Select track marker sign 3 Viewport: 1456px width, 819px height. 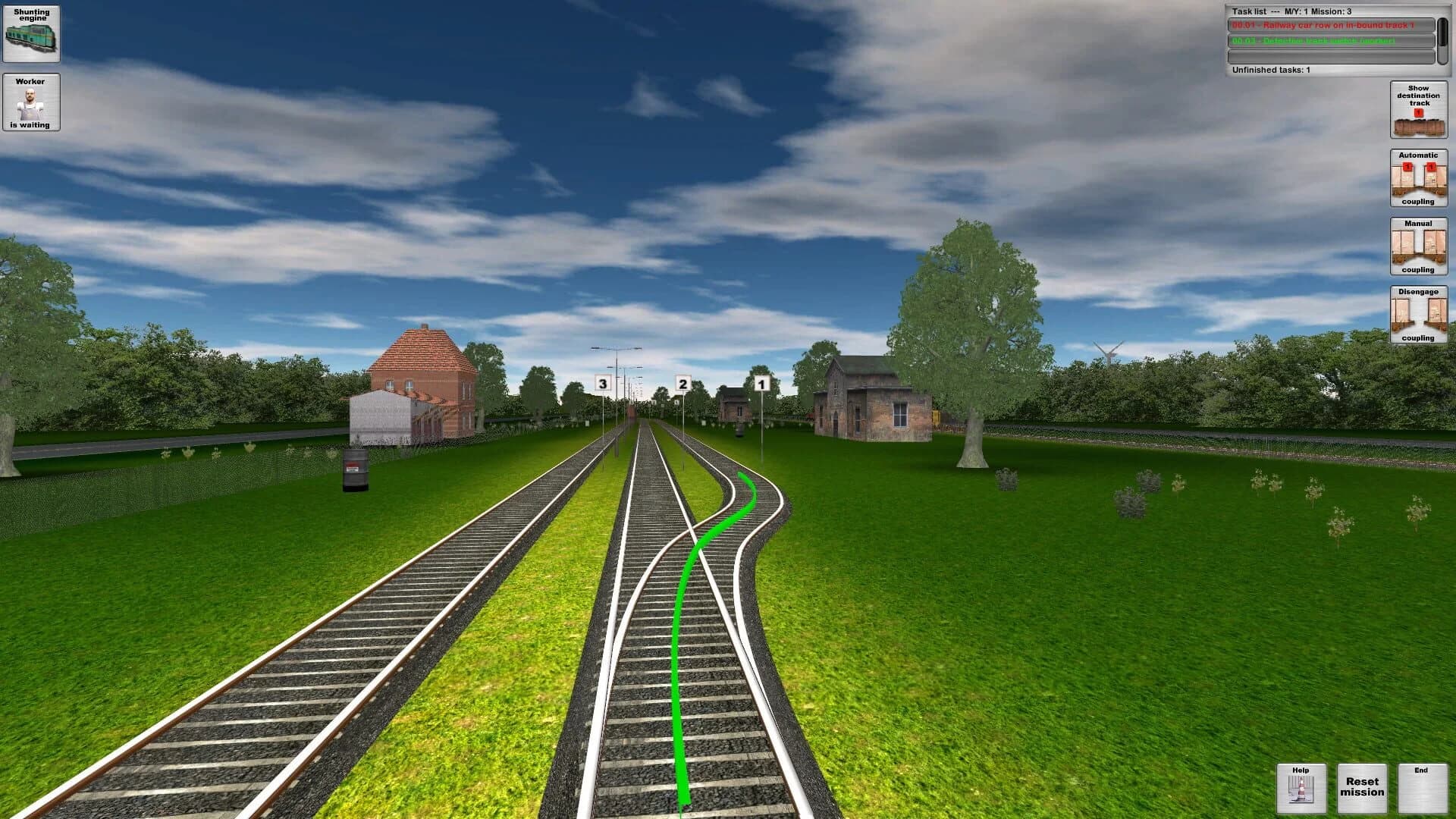pos(601,383)
